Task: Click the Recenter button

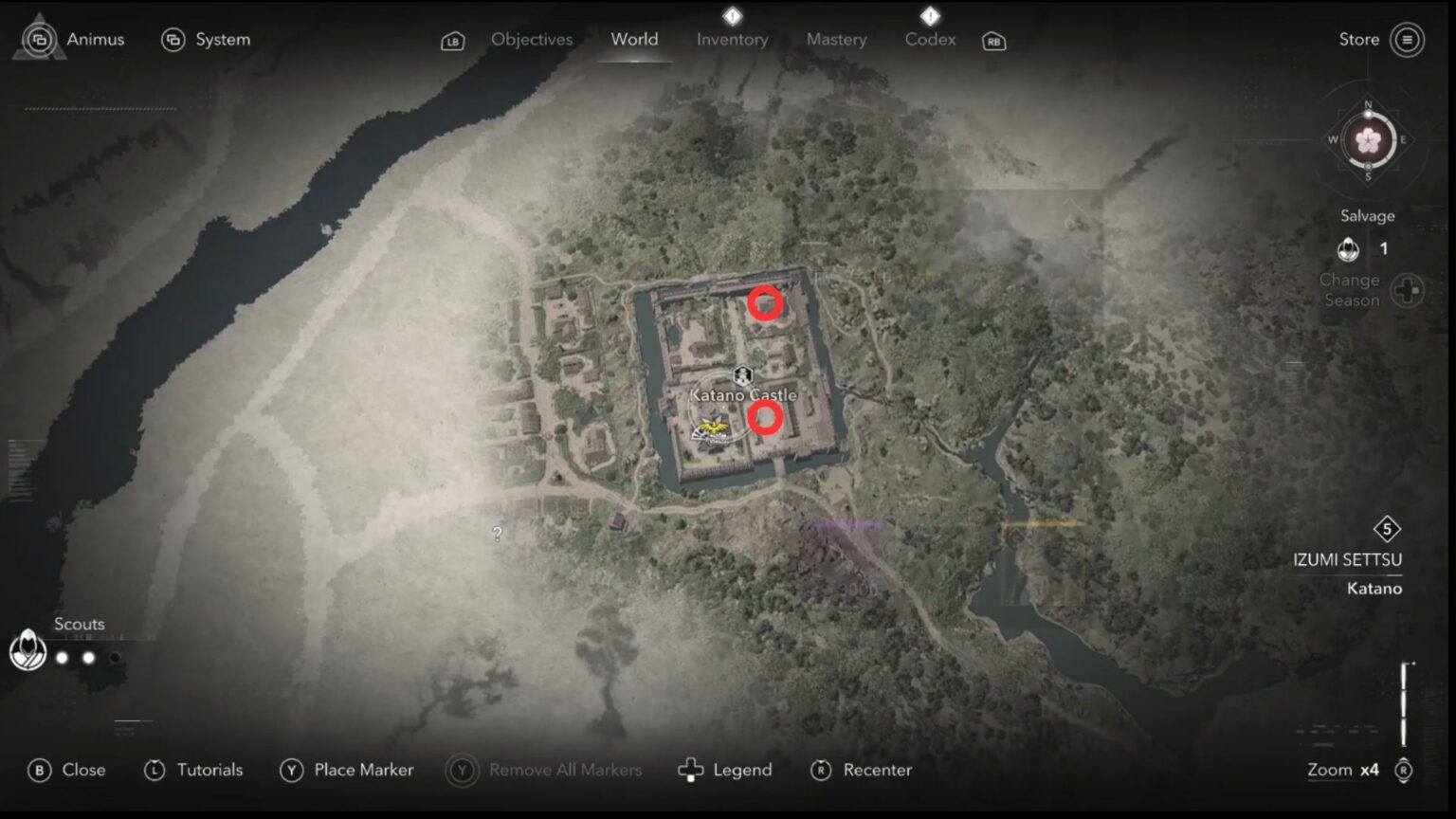Action: point(861,770)
